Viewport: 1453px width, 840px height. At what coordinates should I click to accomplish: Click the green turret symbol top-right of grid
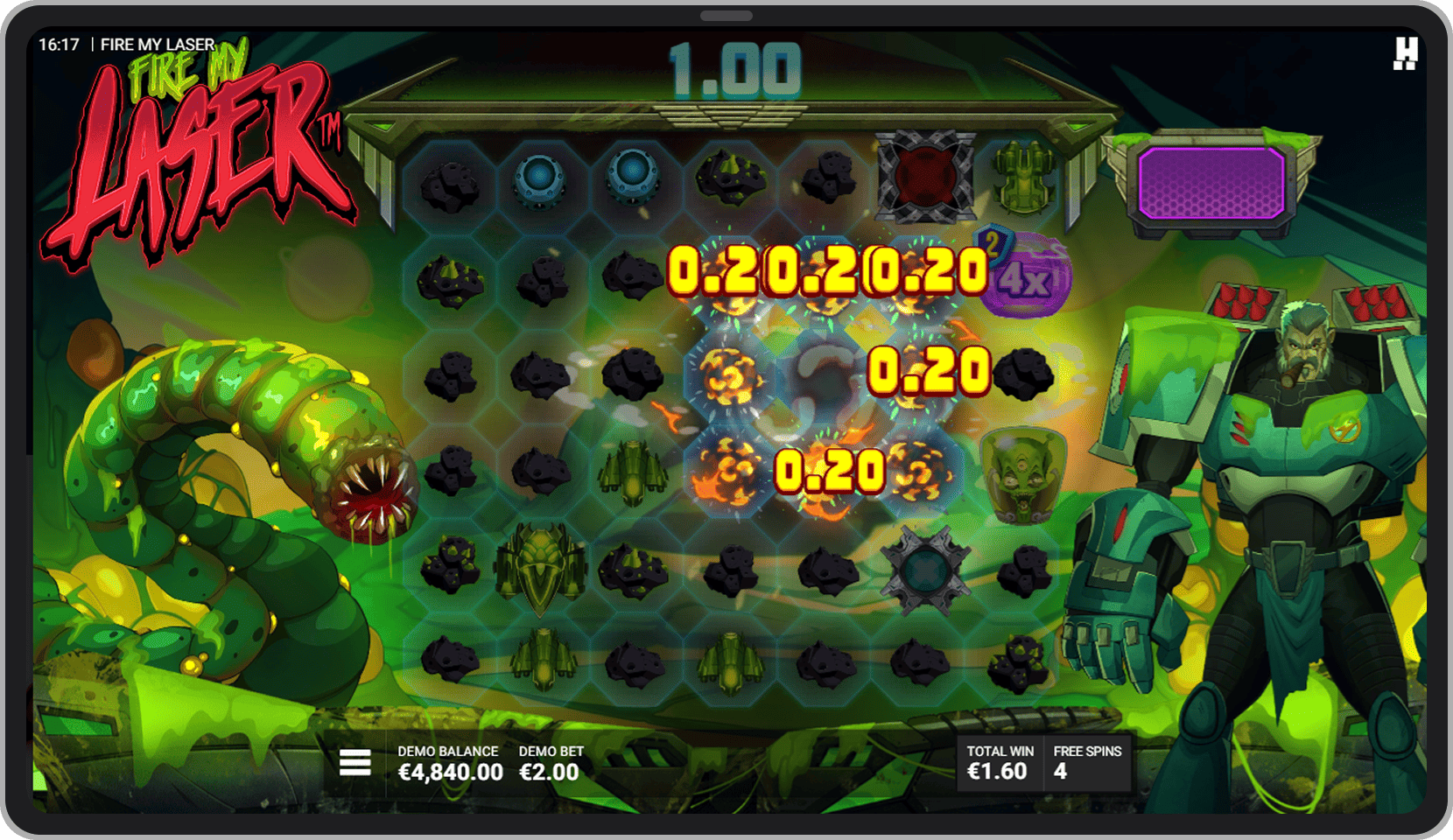(x=1021, y=179)
